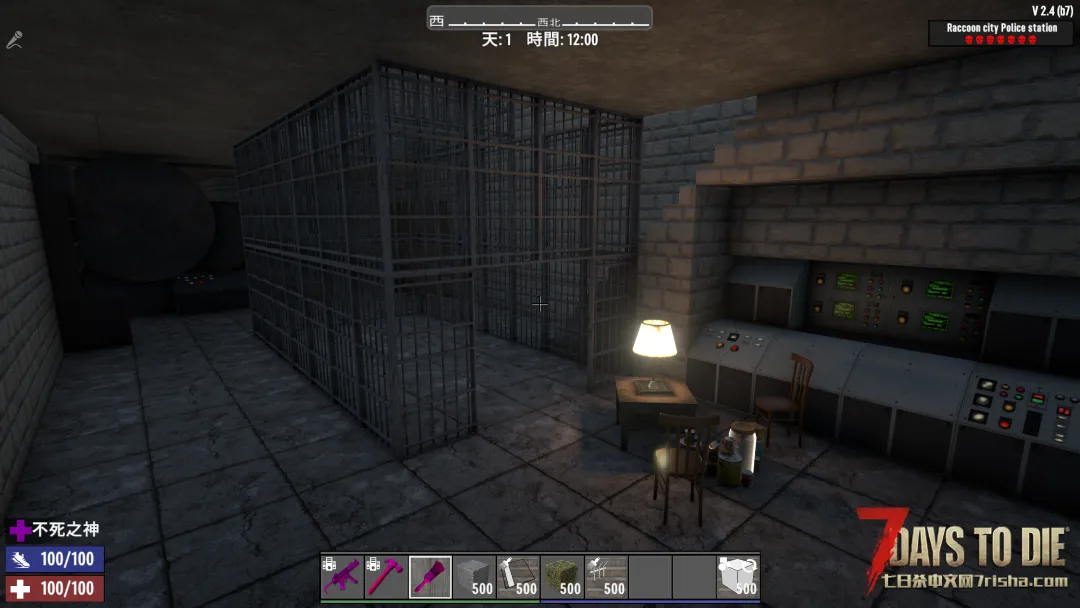Image resolution: width=1080 pixels, height=608 pixels.
Task: Pick the gray concrete block stack
Action: click(x=474, y=577)
